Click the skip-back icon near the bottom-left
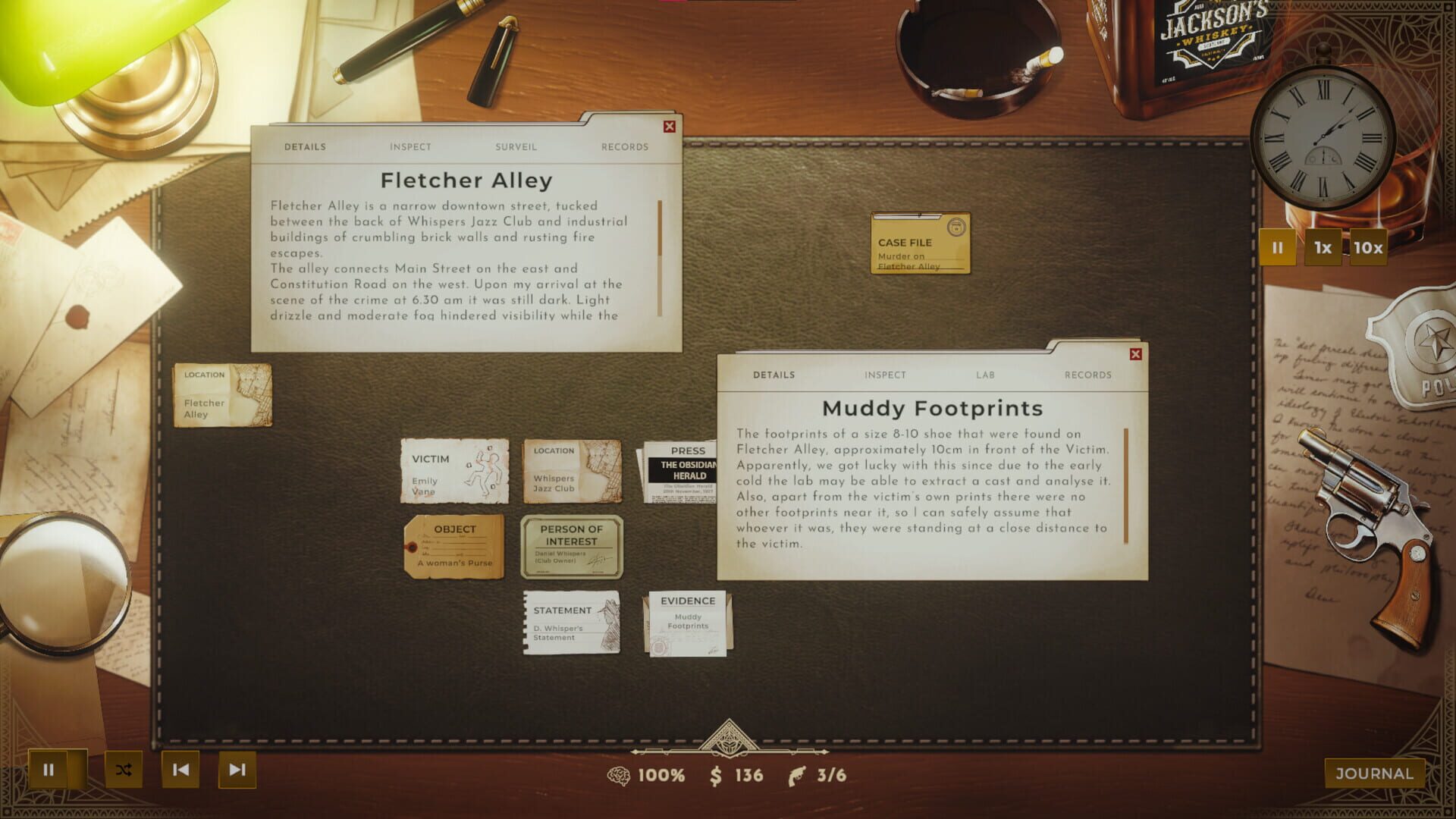Image resolution: width=1456 pixels, height=819 pixels. 180,769
